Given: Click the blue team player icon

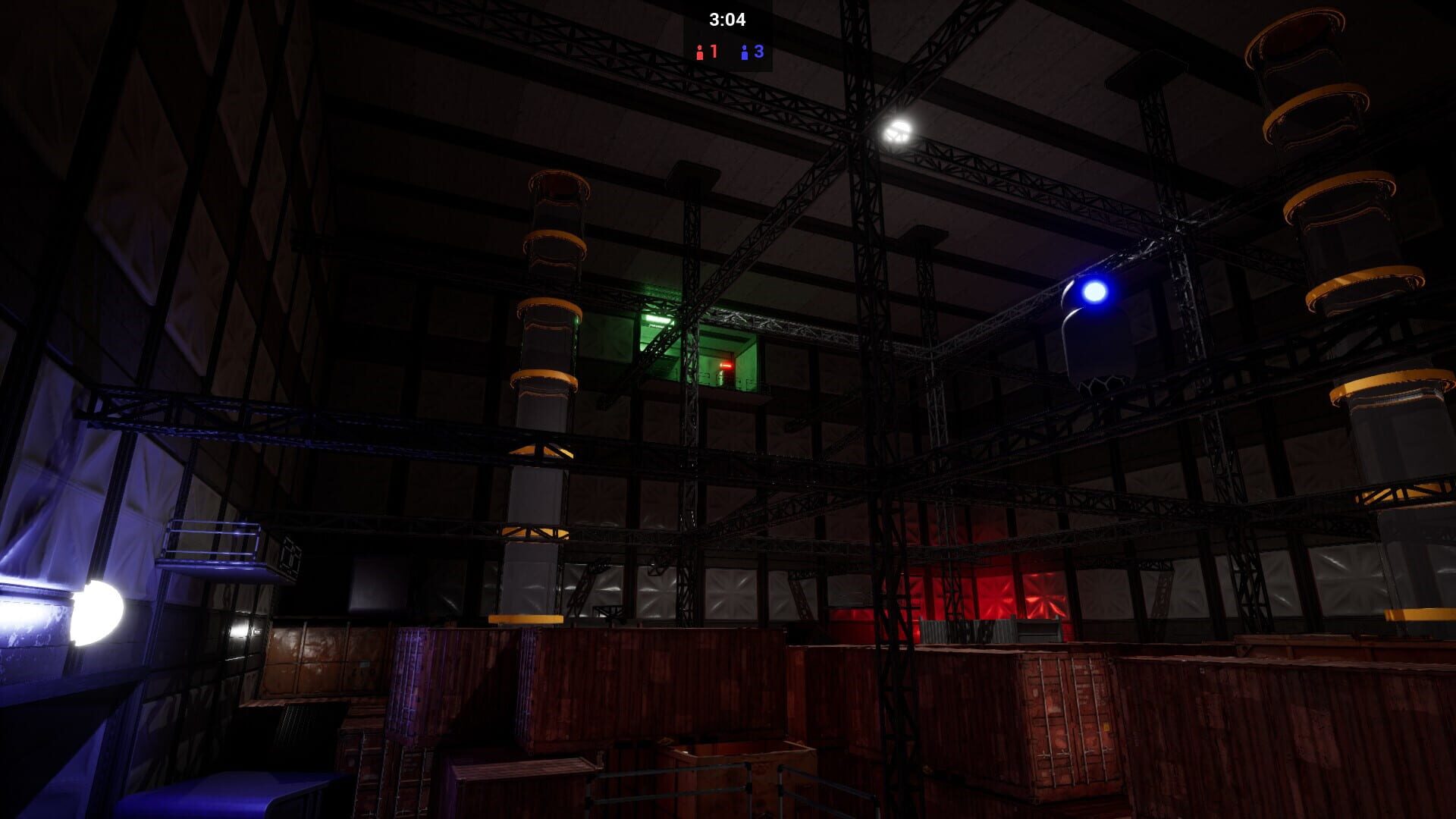Looking at the screenshot, I should (x=745, y=53).
